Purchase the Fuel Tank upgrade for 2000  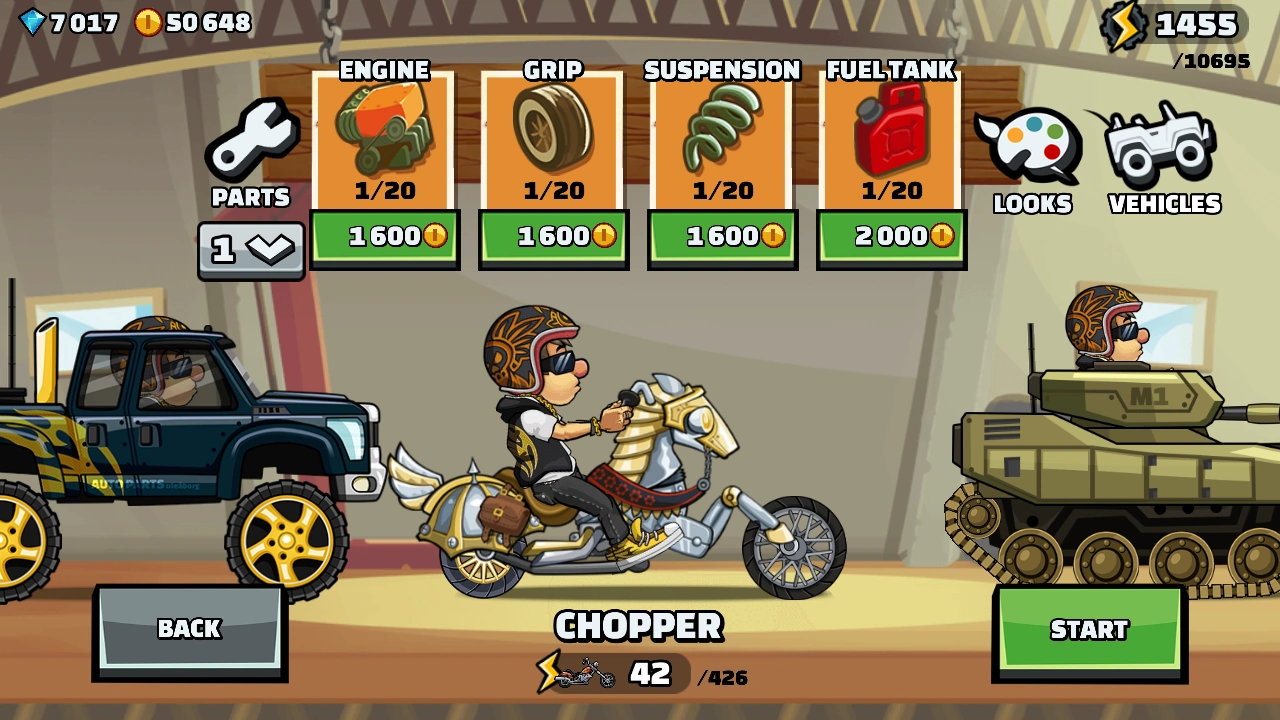click(x=890, y=237)
